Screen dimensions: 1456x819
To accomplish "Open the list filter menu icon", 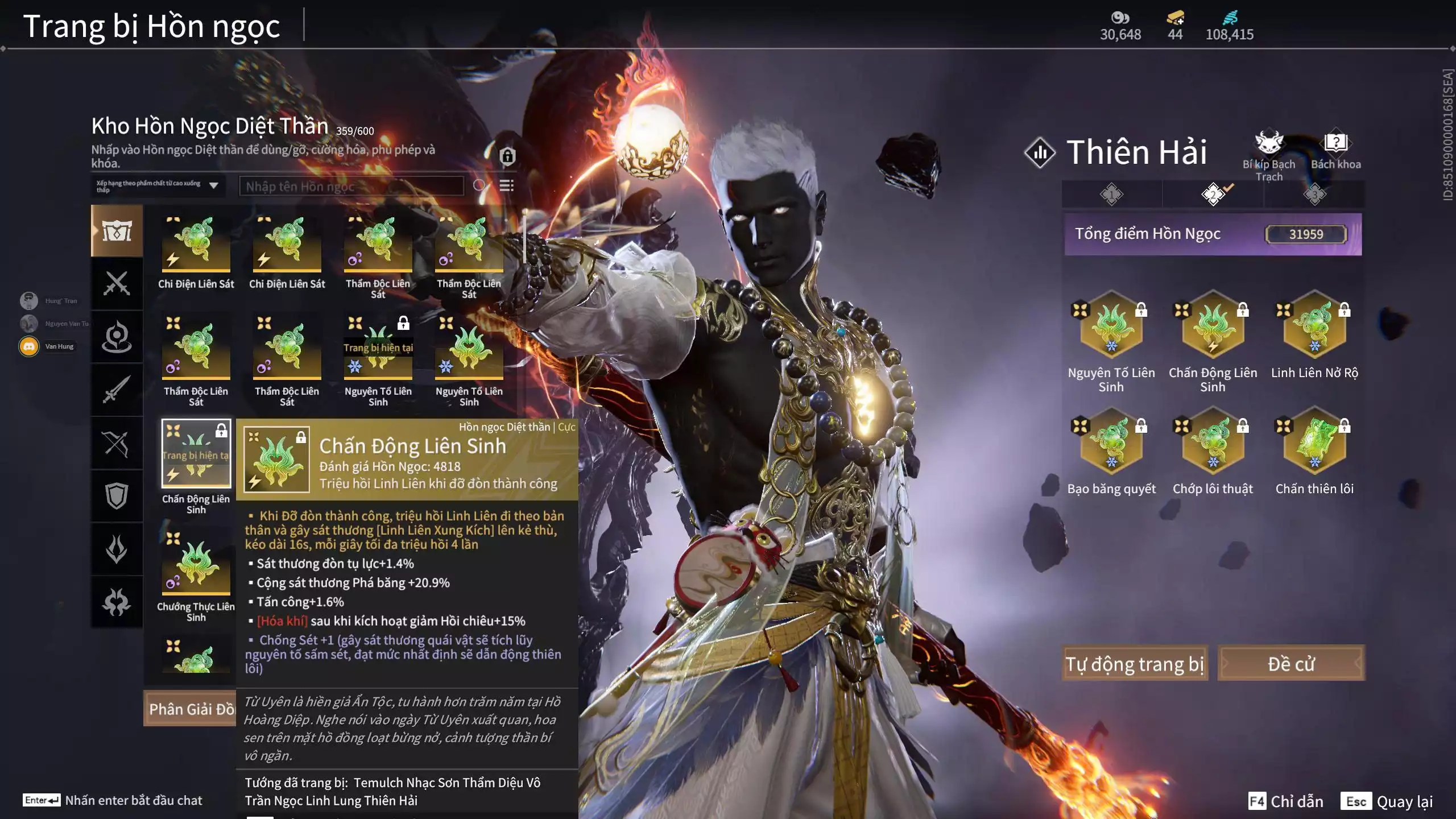I will click(506, 185).
